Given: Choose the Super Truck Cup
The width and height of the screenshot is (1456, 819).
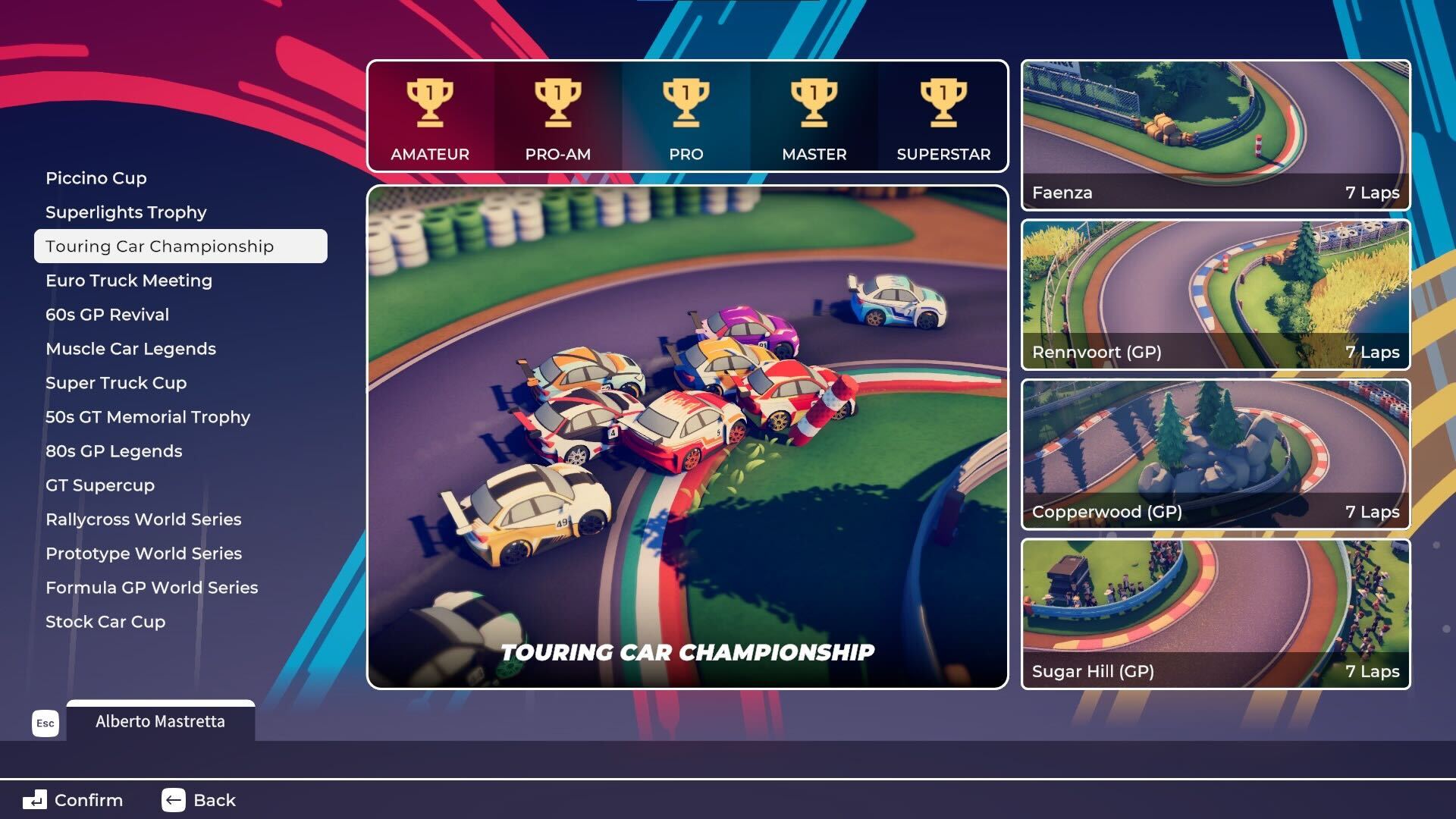Looking at the screenshot, I should click(x=116, y=383).
